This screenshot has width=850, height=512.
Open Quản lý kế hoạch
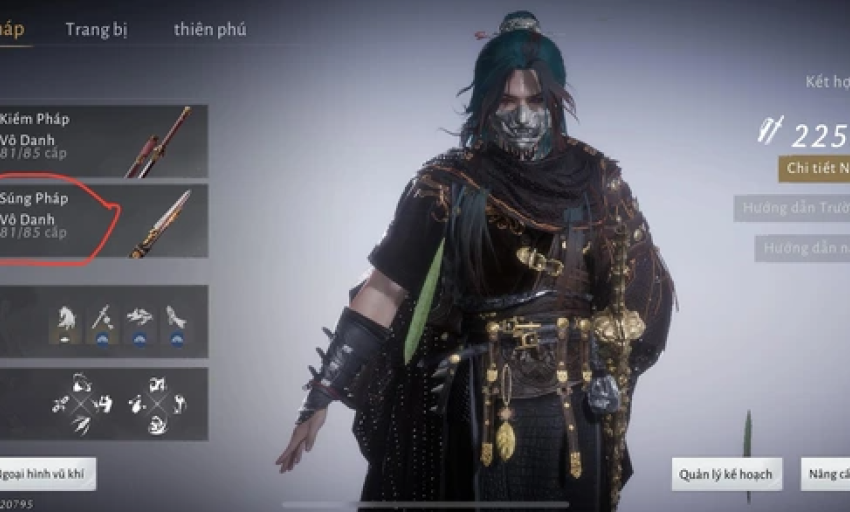(725, 474)
